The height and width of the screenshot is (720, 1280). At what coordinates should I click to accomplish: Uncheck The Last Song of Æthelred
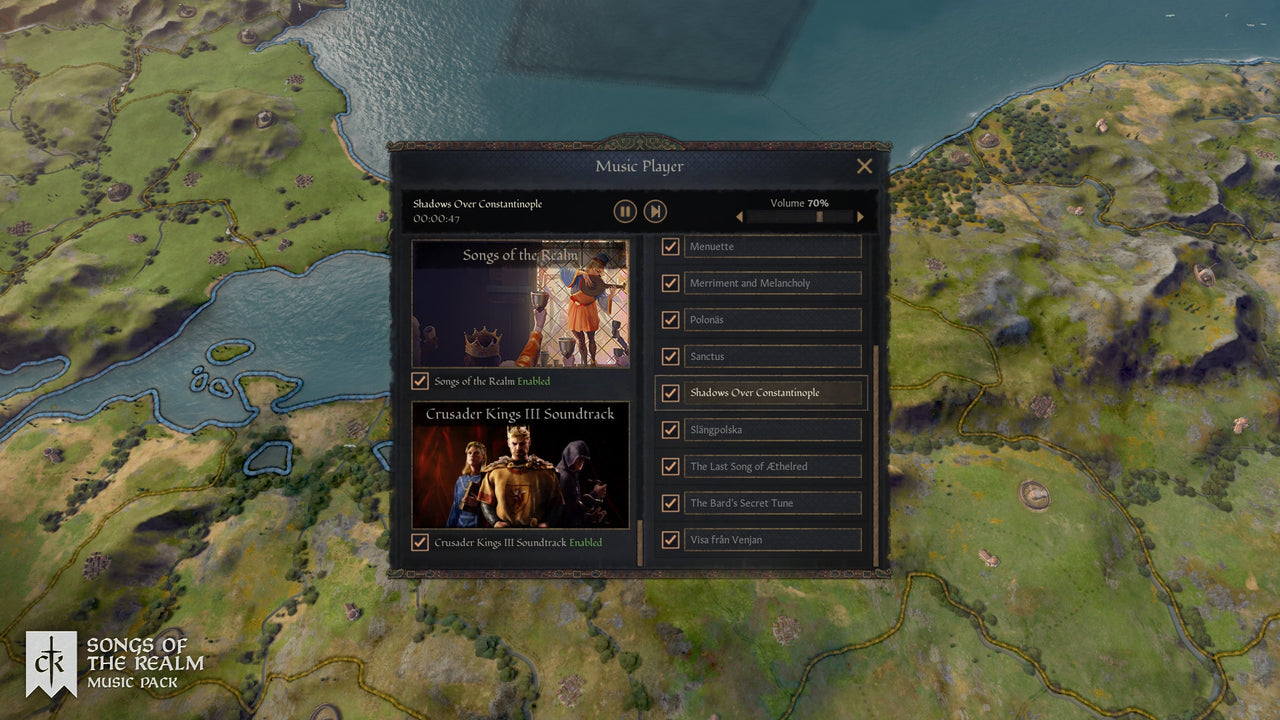[x=669, y=466]
